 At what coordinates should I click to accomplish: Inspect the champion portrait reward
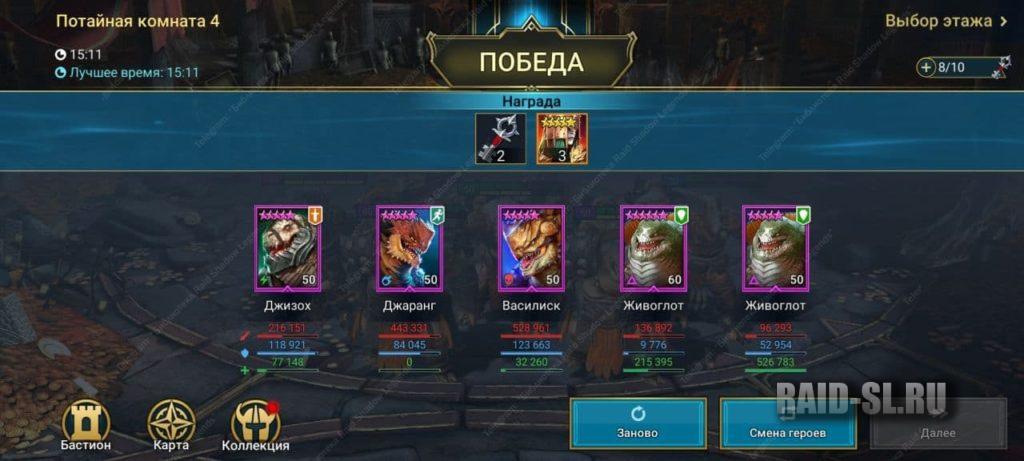(x=562, y=139)
